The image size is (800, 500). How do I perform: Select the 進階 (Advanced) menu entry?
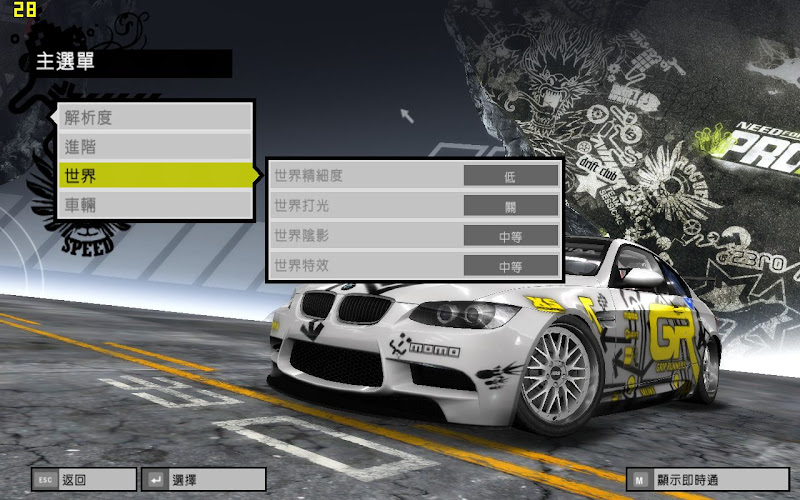[154, 146]
